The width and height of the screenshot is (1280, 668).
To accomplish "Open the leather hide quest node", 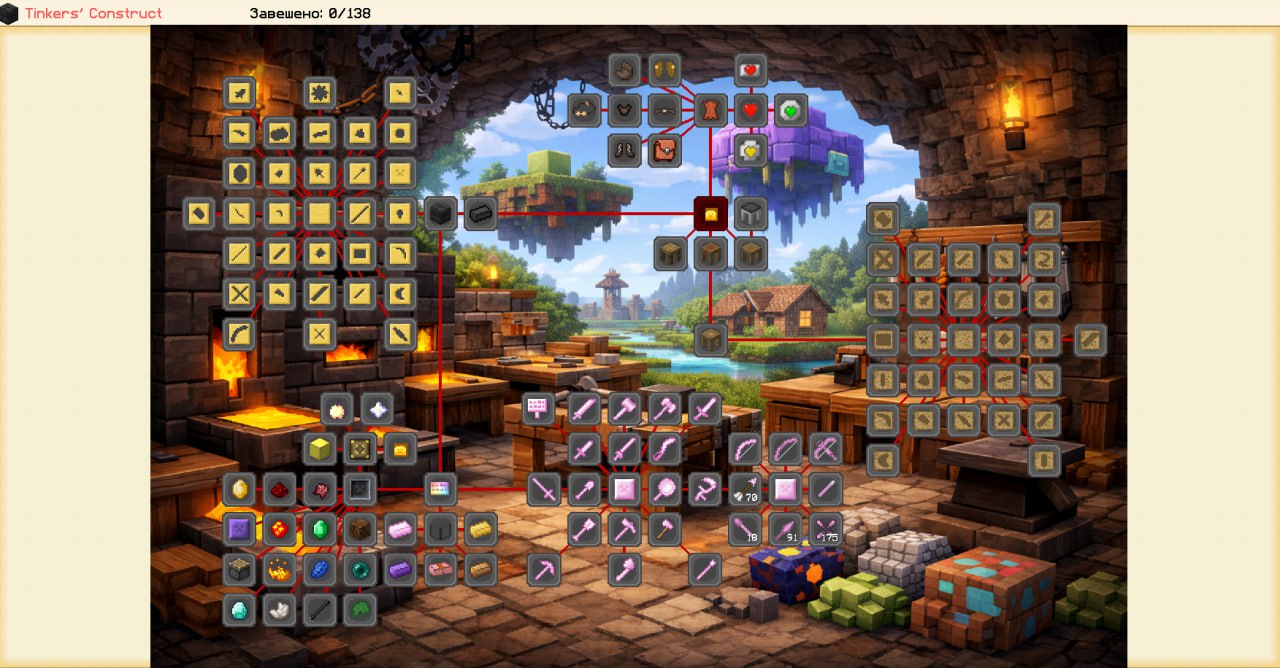I will [x=711, y=110].
